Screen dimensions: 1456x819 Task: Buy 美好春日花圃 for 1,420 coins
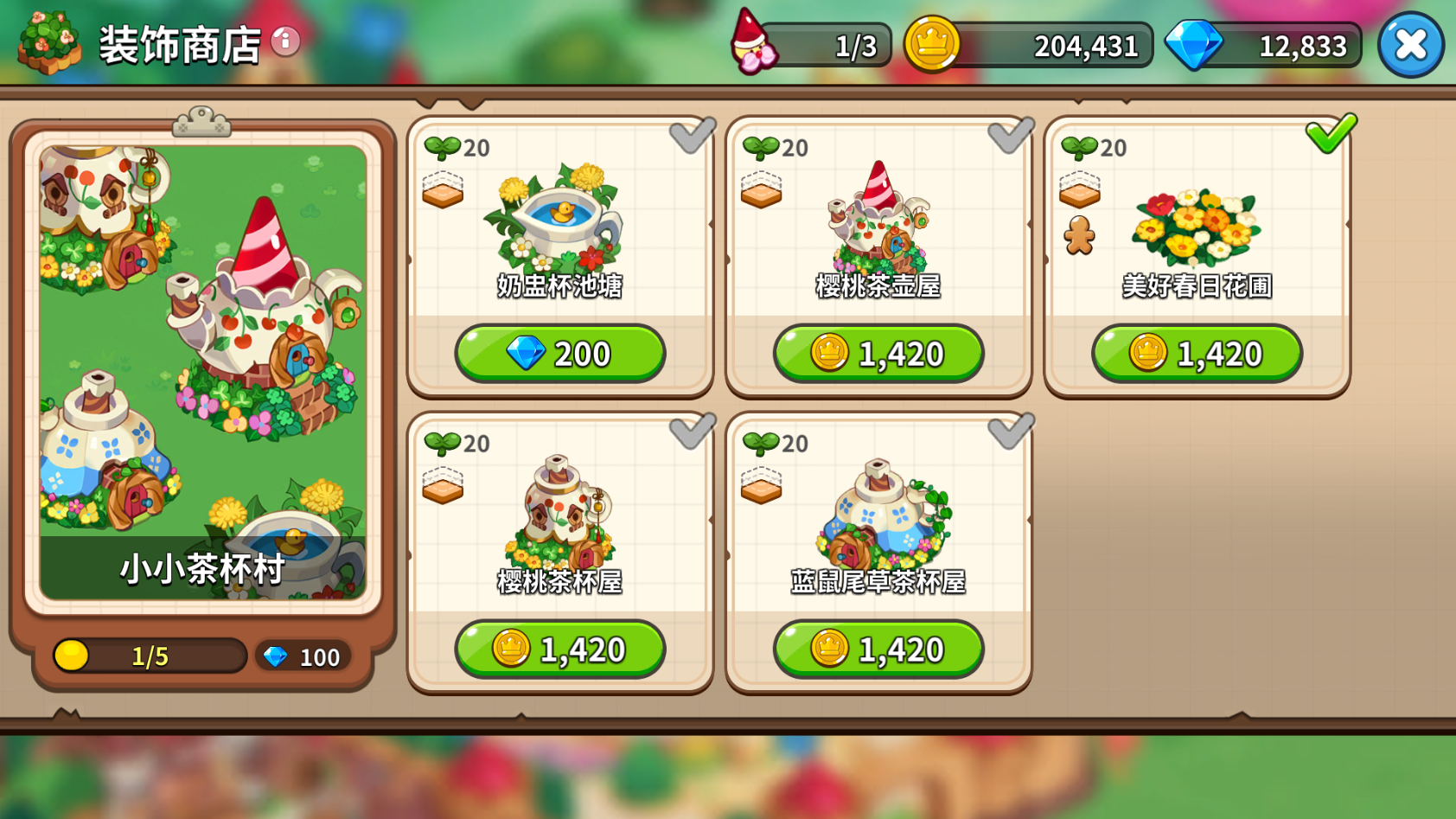1197,353
